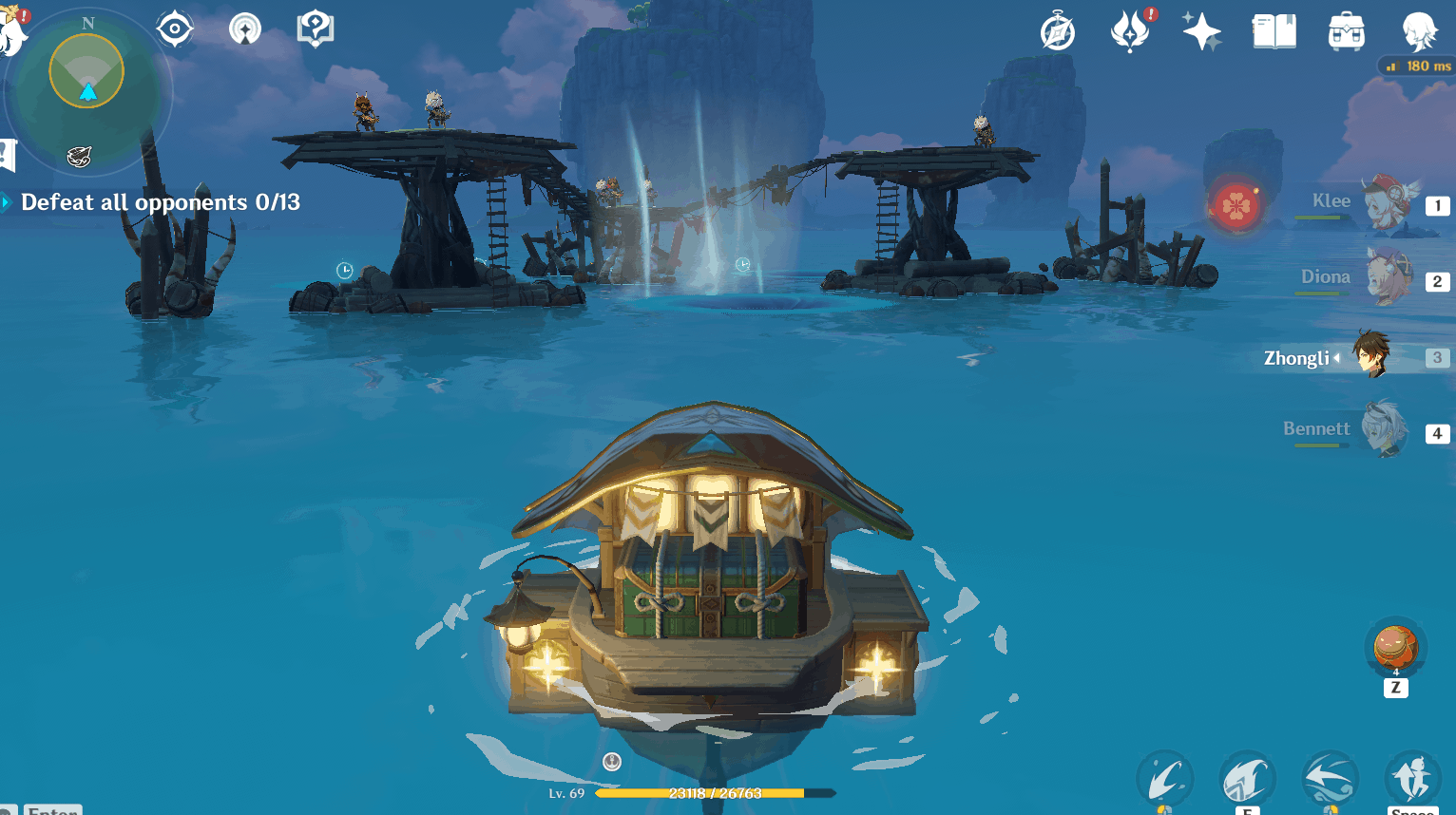Open the Tutorial guide book icon
This screenshot has height=815, width=1456.
coord(314,28)
